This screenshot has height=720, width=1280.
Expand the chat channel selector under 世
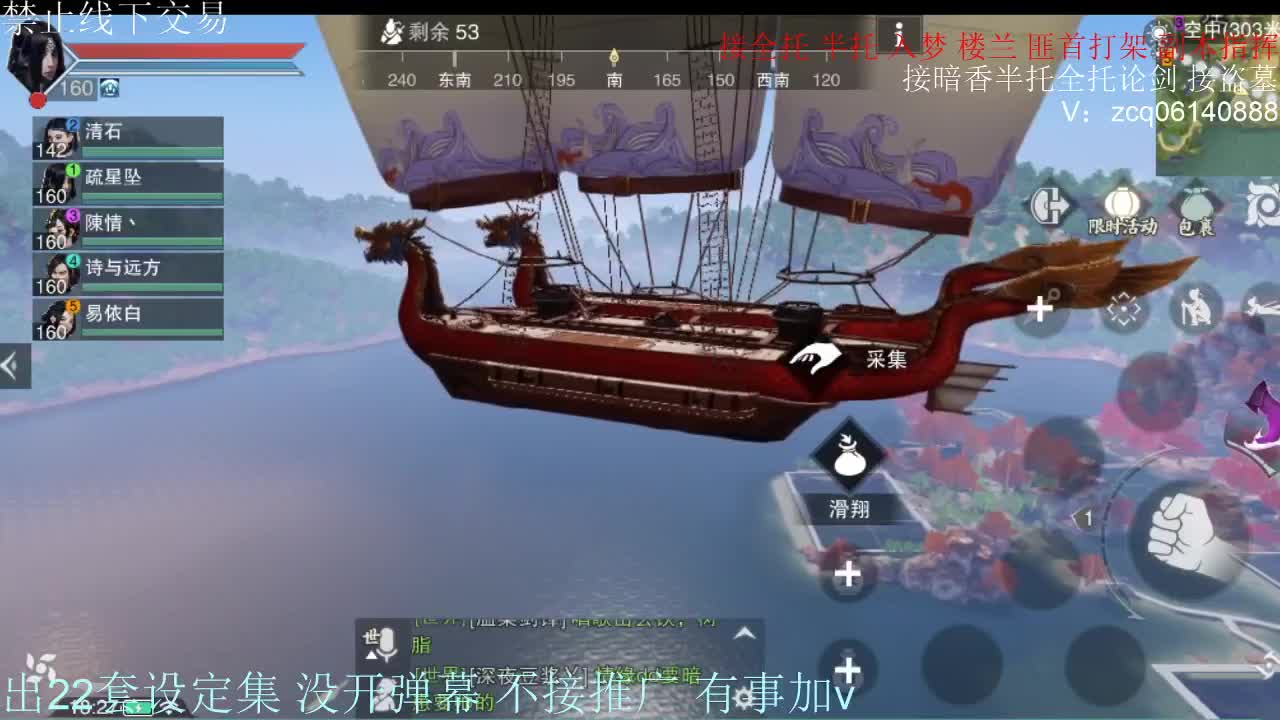pos(370,654)
